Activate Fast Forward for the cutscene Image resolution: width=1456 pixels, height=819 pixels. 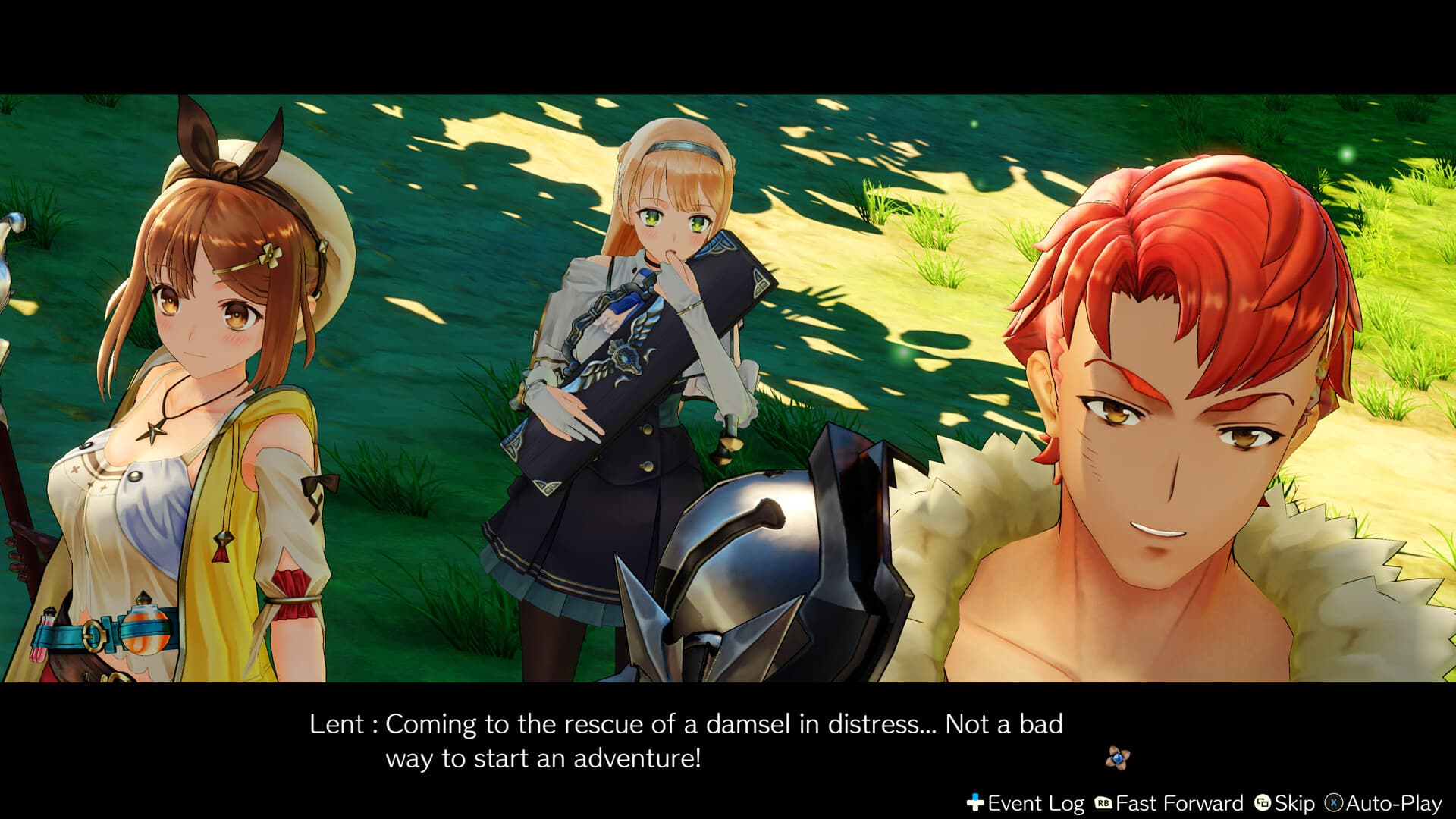coord(1178,801)
